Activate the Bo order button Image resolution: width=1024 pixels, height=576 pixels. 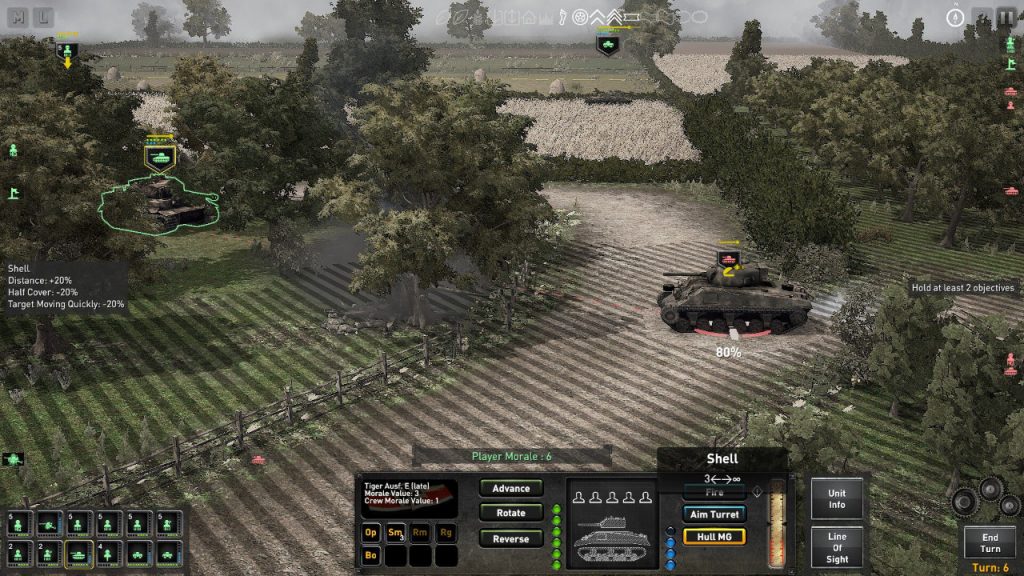371,554
